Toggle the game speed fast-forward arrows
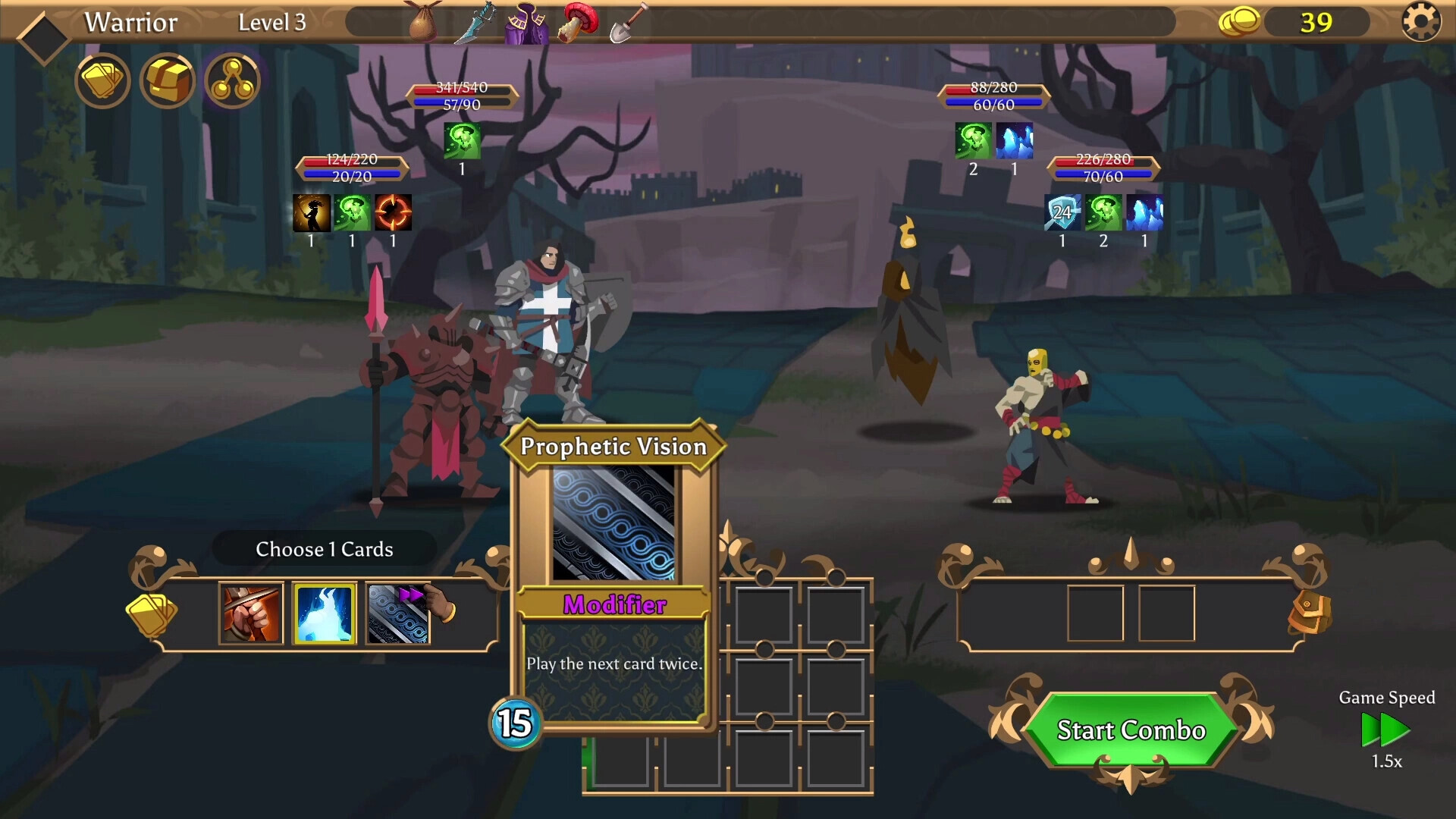The width and height of the screenshot is (1456, 819). (1385, 730)
